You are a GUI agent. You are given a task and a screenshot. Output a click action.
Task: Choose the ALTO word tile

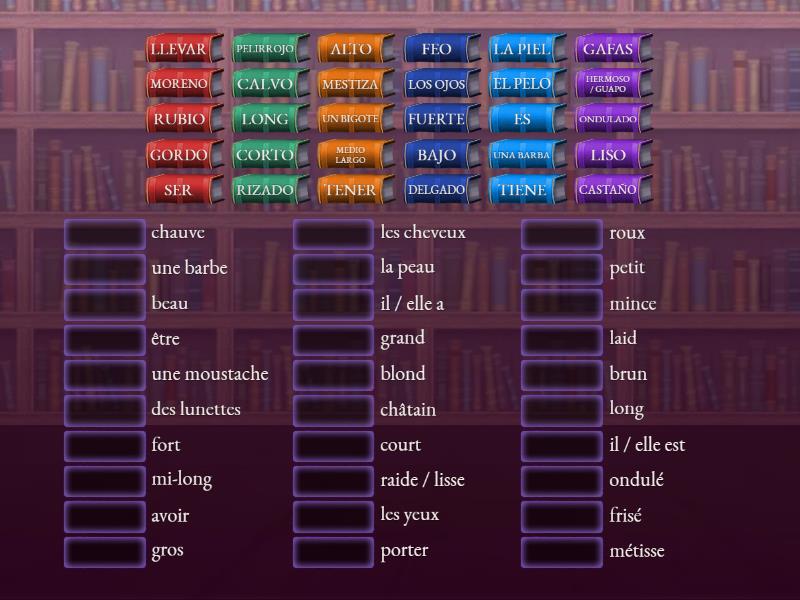(x=350, y=49)
